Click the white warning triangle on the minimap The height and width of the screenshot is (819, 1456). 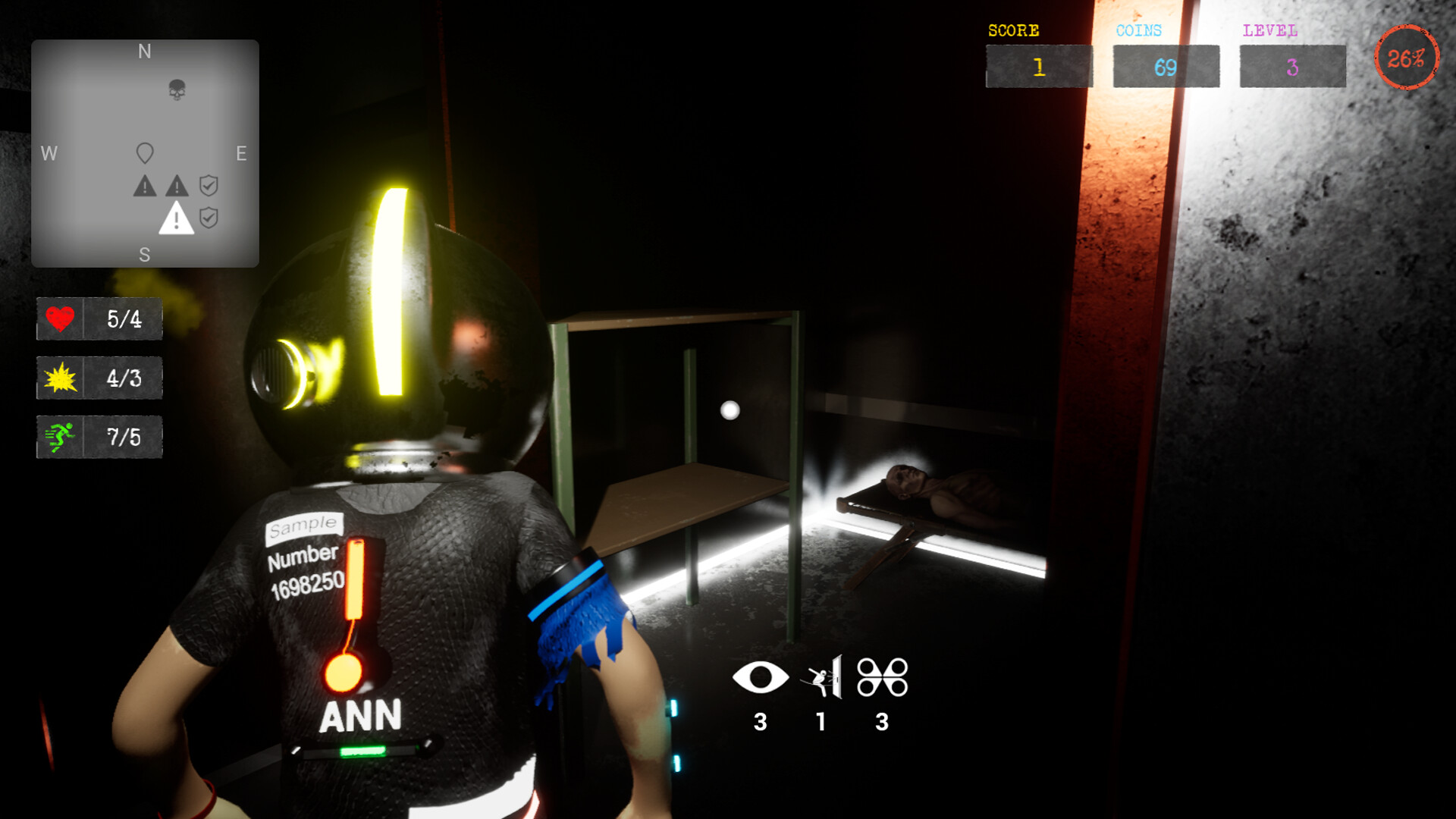[x=177, y=220]
